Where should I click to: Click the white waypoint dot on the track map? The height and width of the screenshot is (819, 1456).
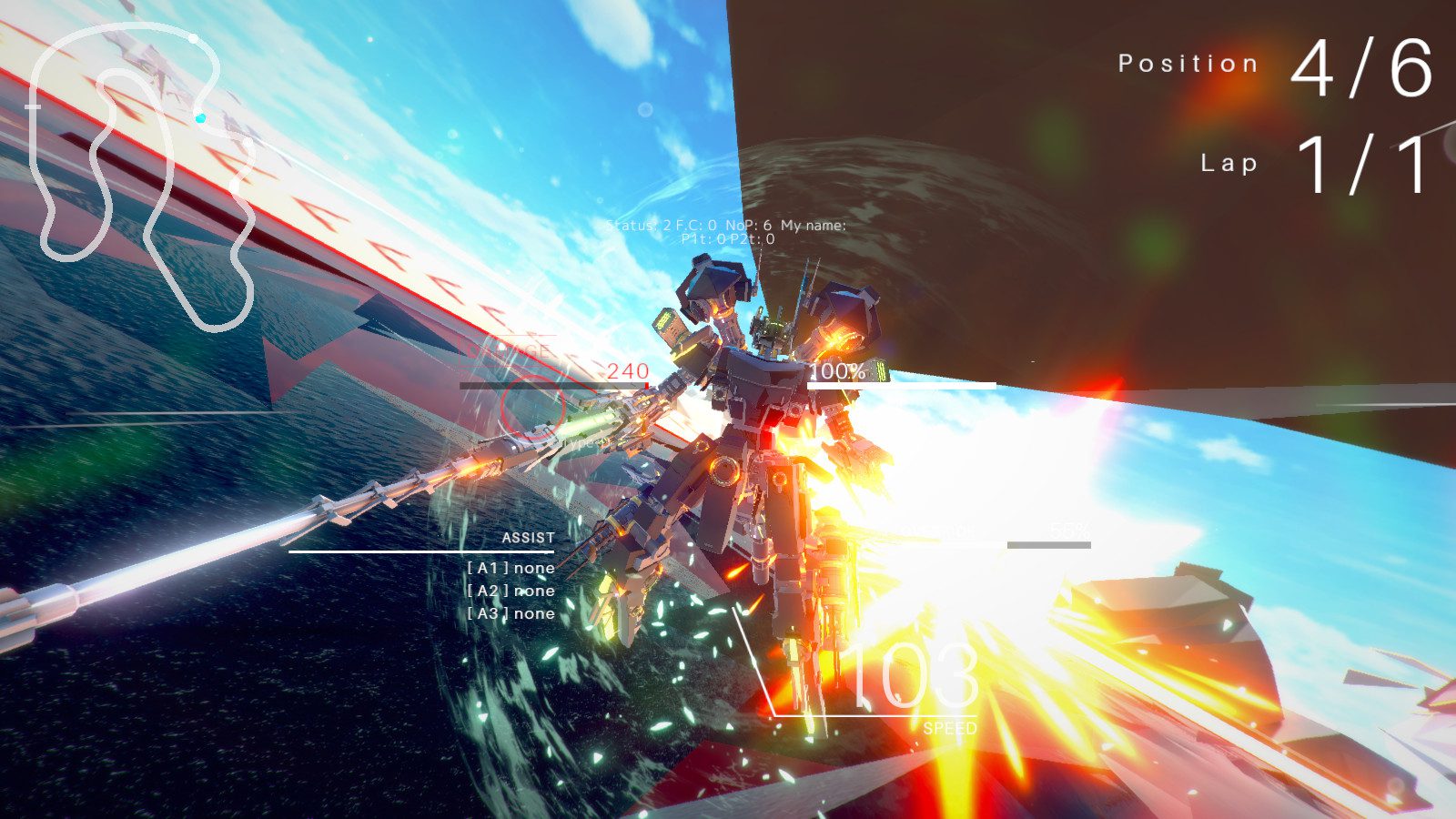pyautogui.click(x=194, y=39)
